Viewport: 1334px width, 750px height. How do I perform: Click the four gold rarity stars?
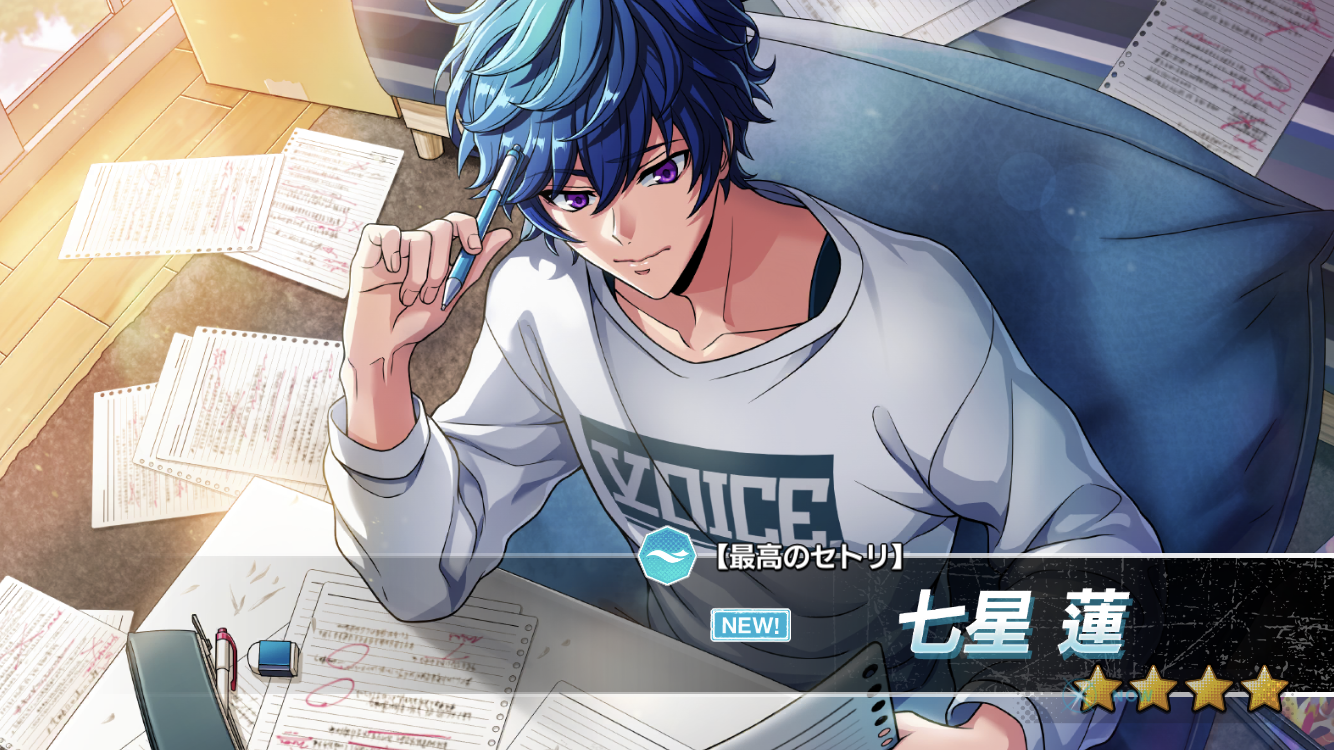1183,688
